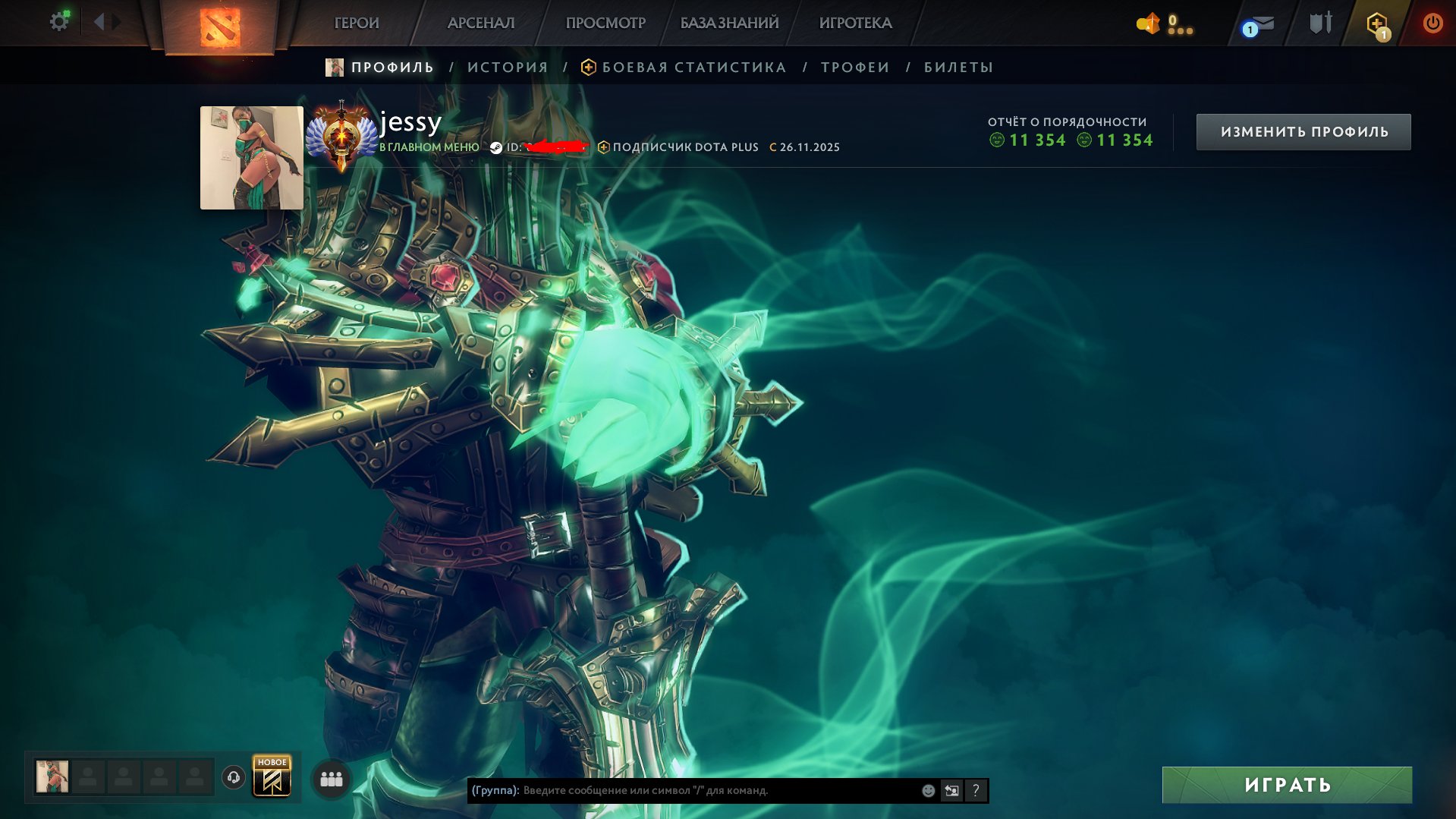The width and height of the screenshot is (1456, 819).
Task: Open Dota Plus hexagon icon
Action: tap(1377, 24)
